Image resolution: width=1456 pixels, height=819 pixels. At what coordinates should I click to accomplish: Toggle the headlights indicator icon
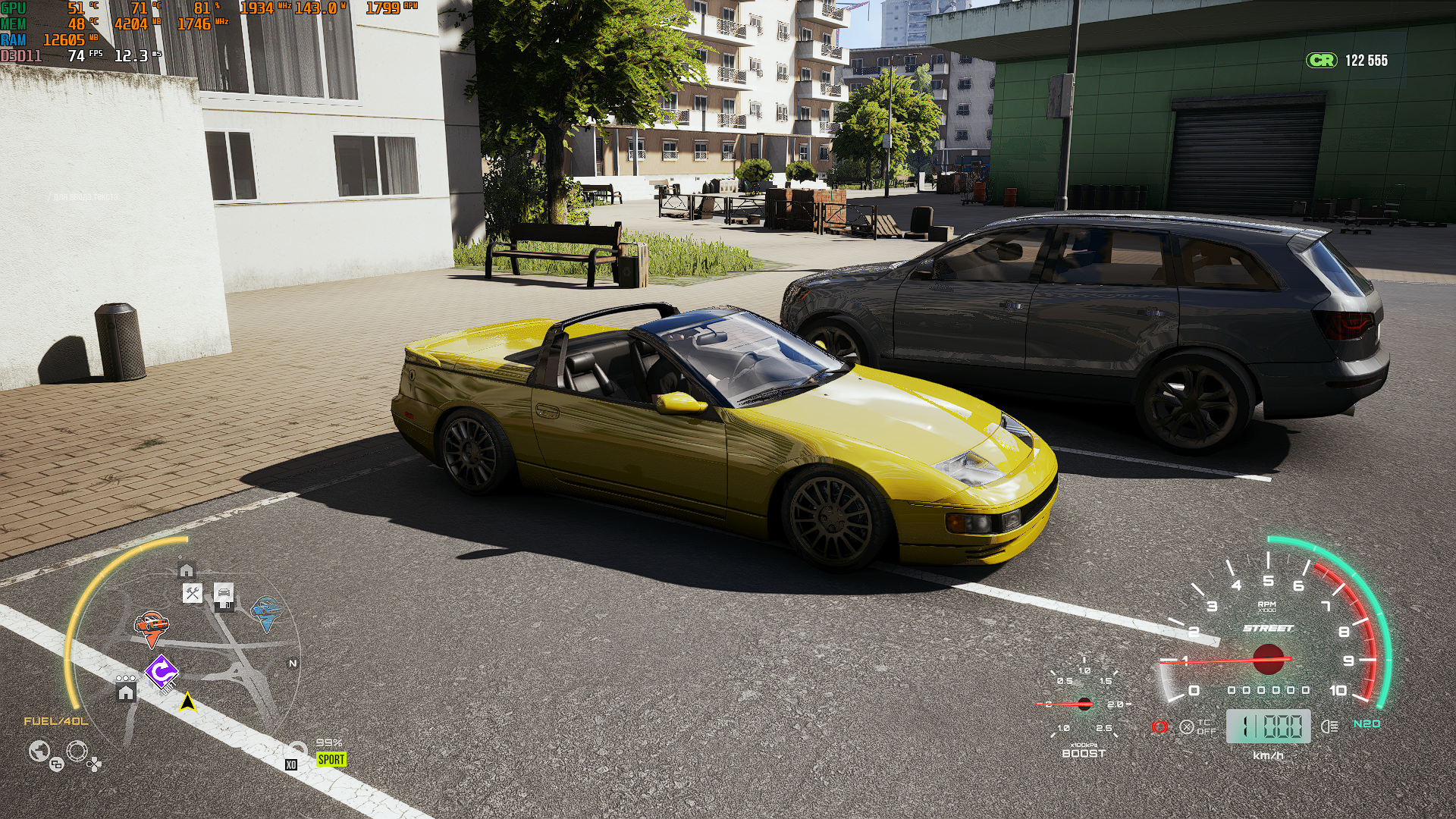(1329, 726)
